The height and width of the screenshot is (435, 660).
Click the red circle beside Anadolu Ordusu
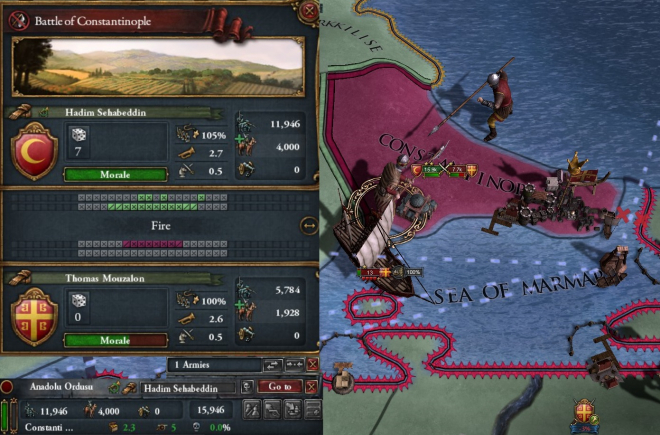pos(7,387)
